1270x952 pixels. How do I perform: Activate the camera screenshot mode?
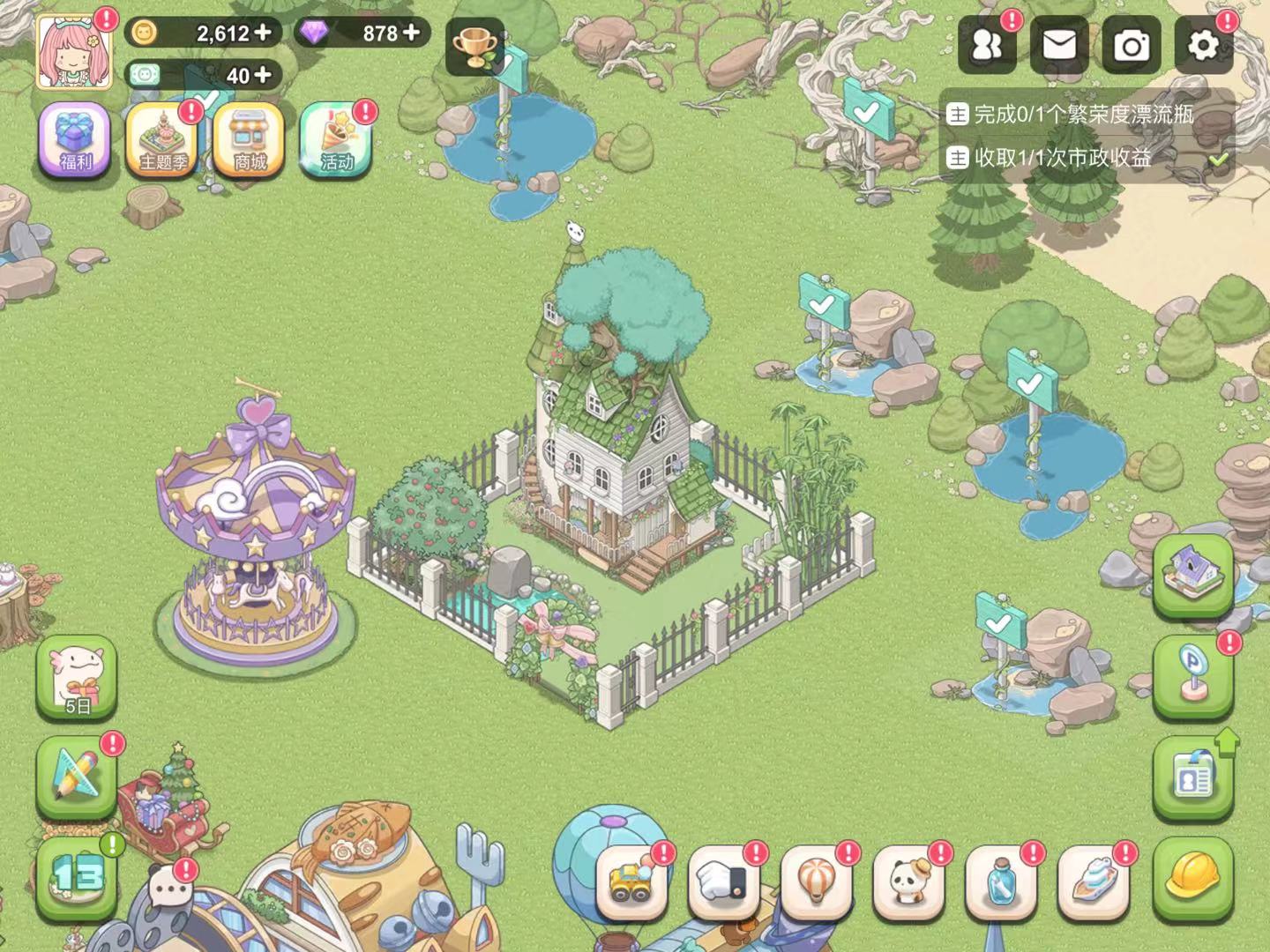1132,45
